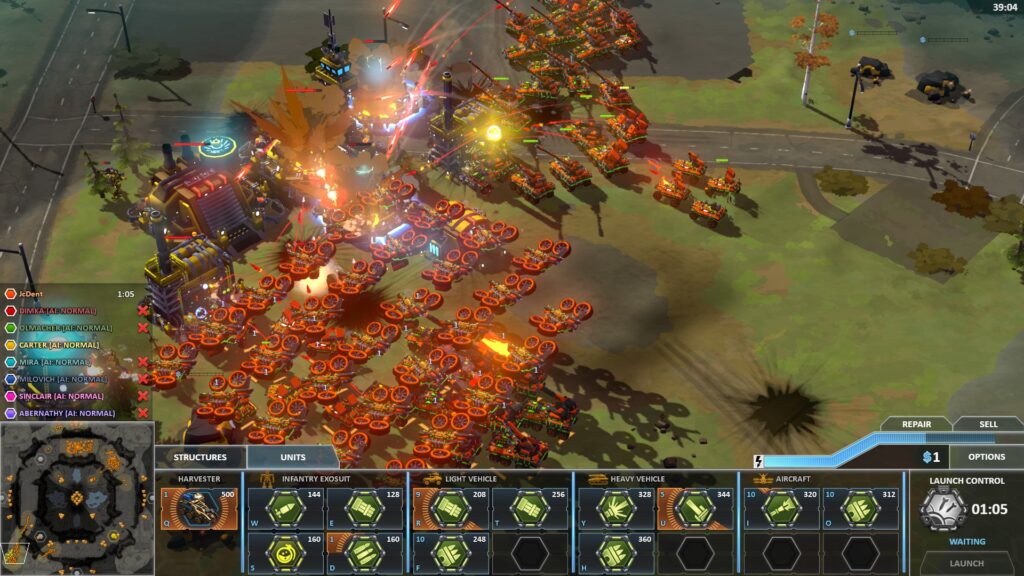Produce the 312-cost aircraft

[861, 509]
